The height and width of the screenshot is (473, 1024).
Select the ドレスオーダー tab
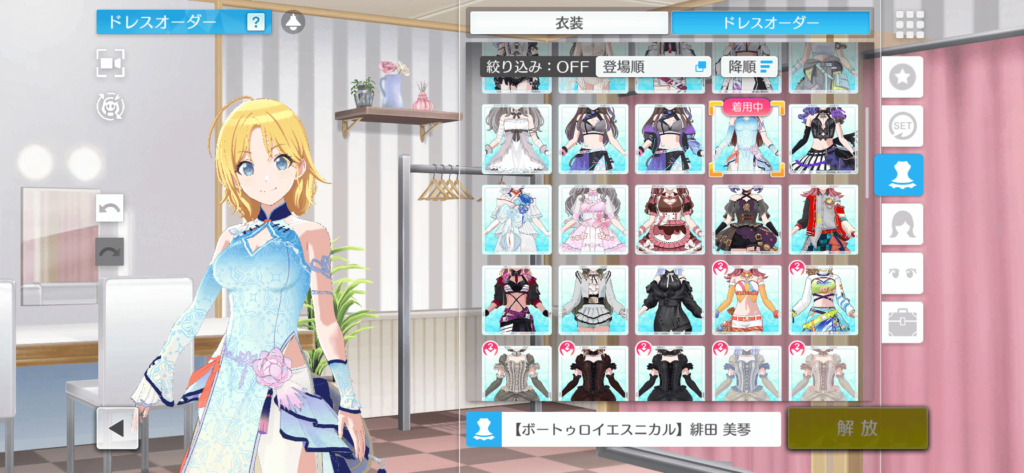[x=769, y=22]
